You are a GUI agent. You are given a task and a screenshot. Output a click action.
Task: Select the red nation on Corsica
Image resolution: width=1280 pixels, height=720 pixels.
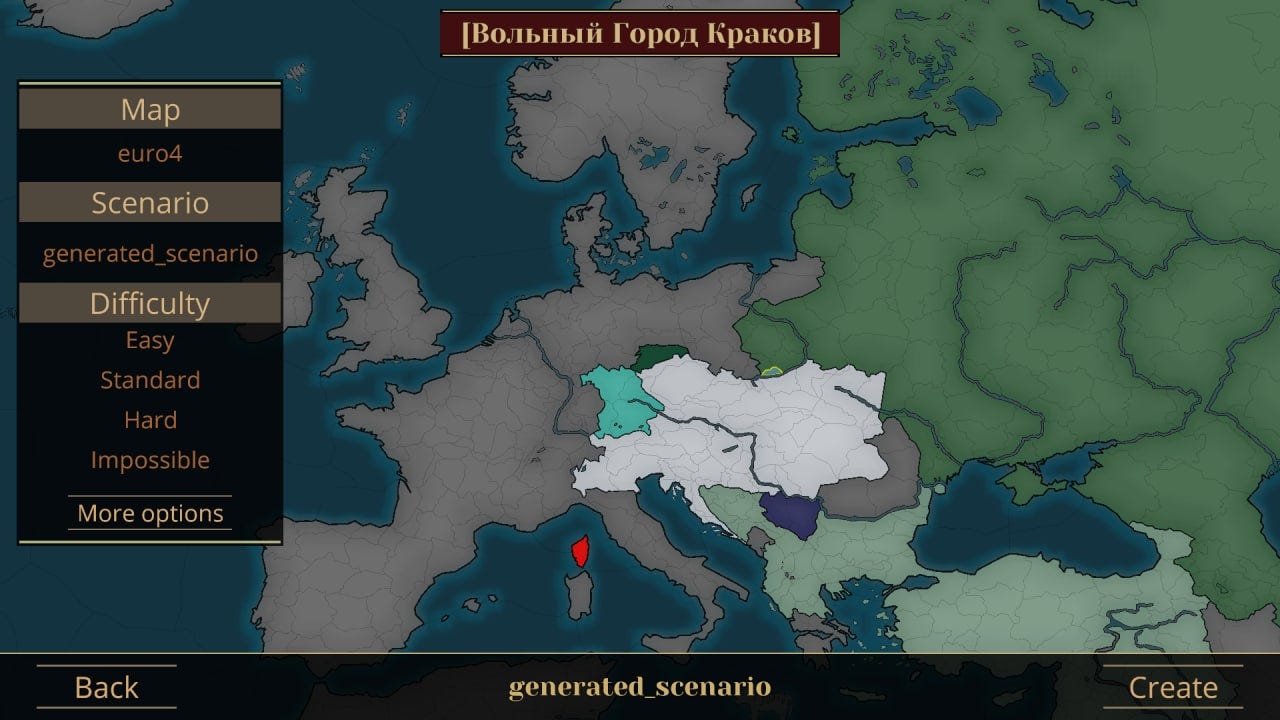[x=578, y=551]
